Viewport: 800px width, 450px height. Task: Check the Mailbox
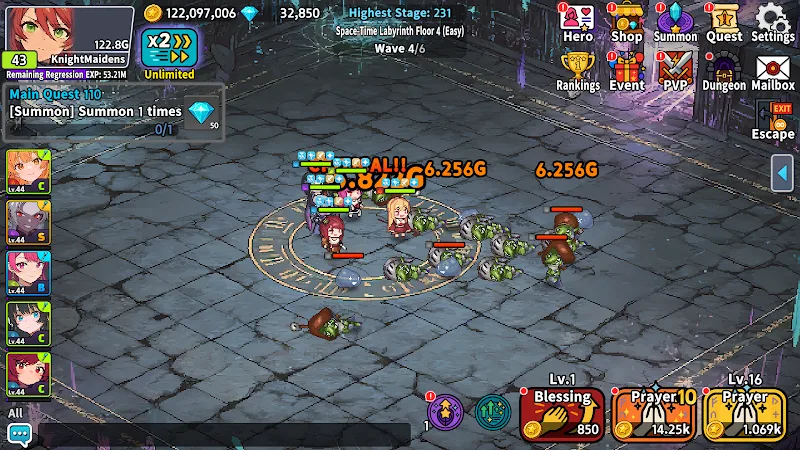tap(772, 72)
